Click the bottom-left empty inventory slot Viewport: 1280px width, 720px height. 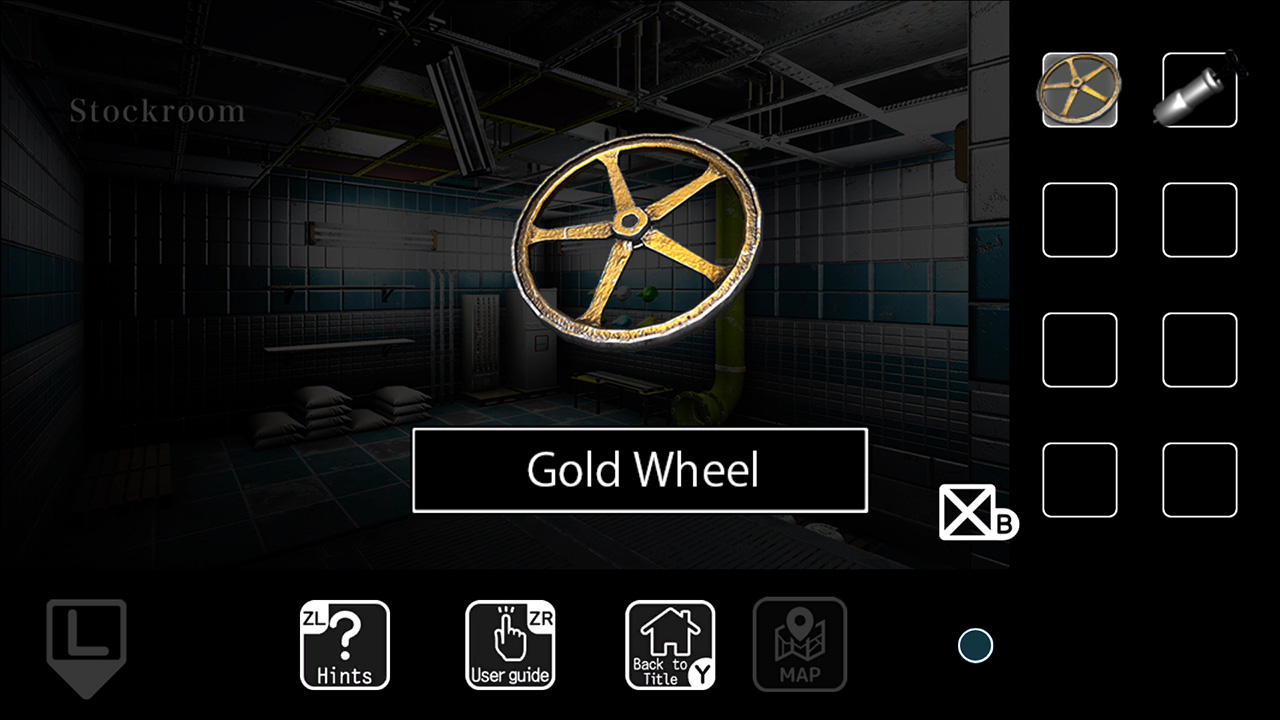pos(1080,480)
